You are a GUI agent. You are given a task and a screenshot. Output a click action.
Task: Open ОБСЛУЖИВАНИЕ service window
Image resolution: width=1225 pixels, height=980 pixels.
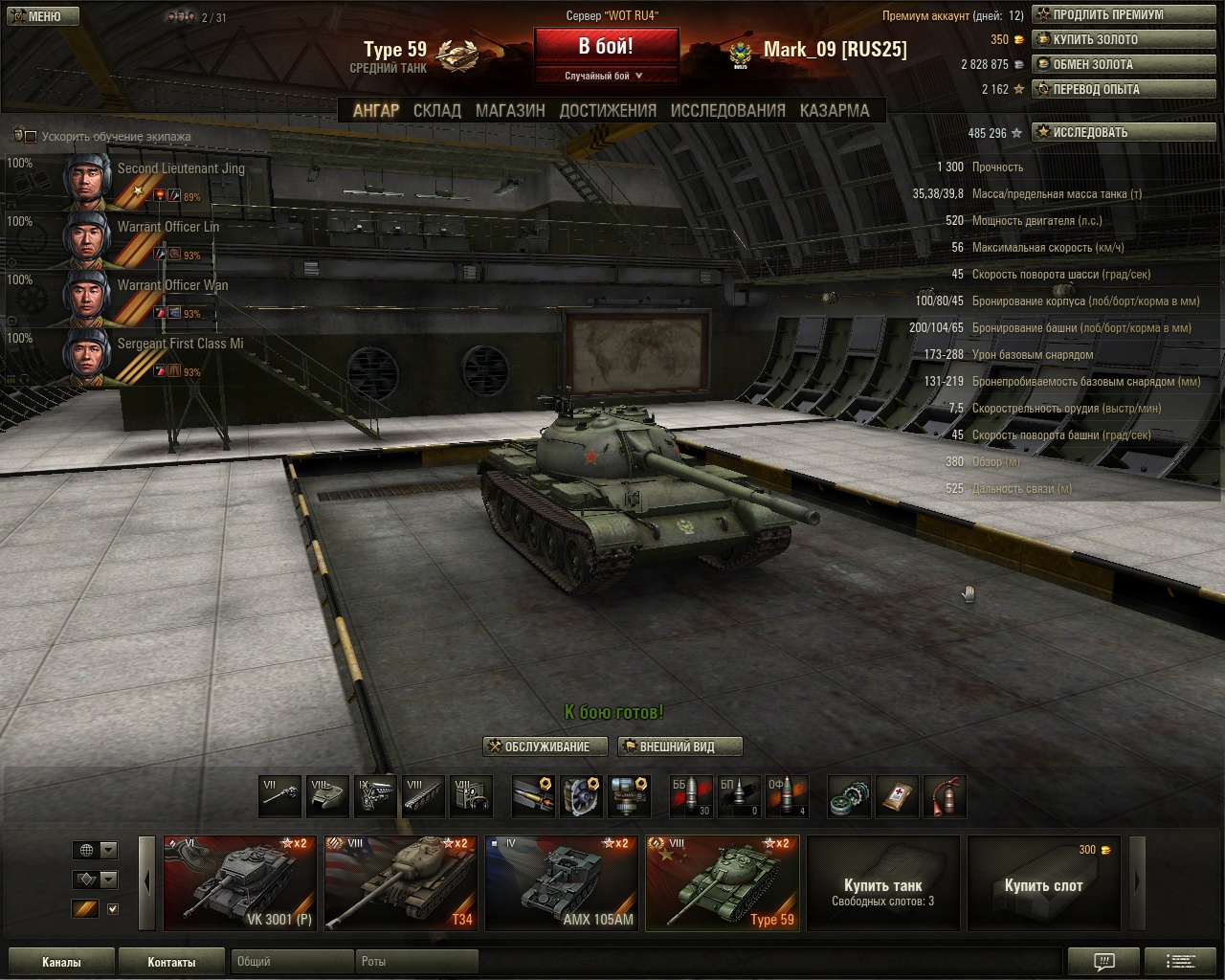[x=546, y=746]
